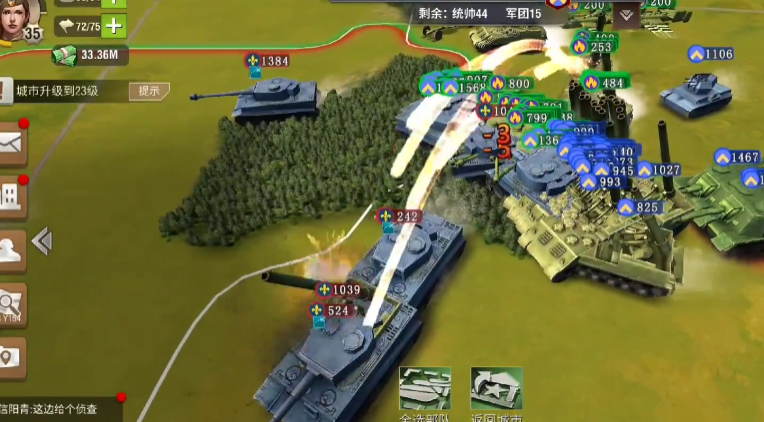
Task: Select all troops with 全选部队
Action: pyautogui.click(x=425, y=393)
